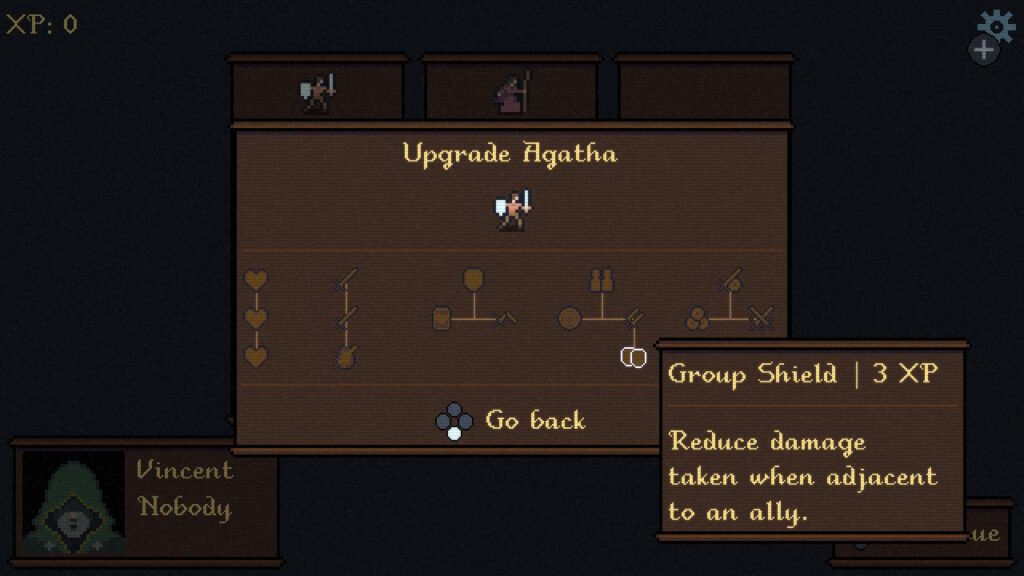1024x576 pixels.
Task: Select the two-figures ally upgrade node
Action: click(x=600, y=280)
